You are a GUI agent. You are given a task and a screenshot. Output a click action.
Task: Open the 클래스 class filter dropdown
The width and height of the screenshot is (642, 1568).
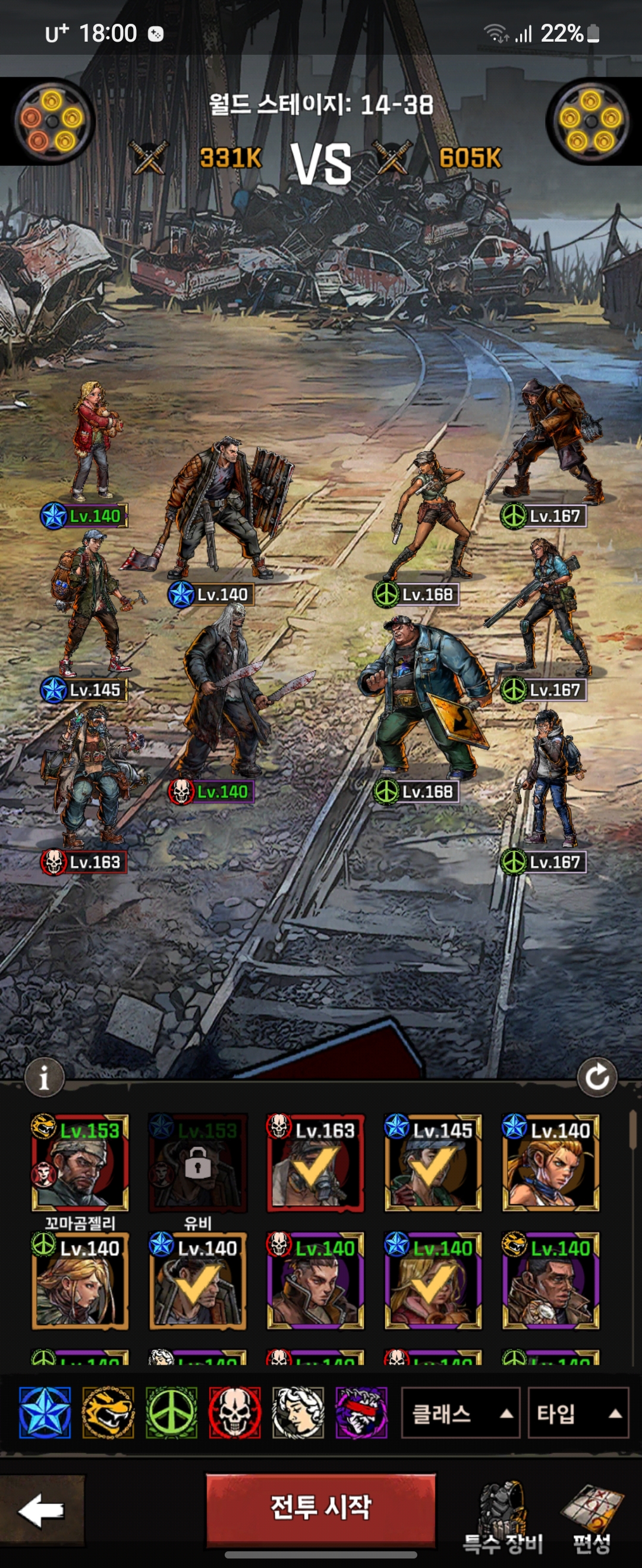point(460,1413)
